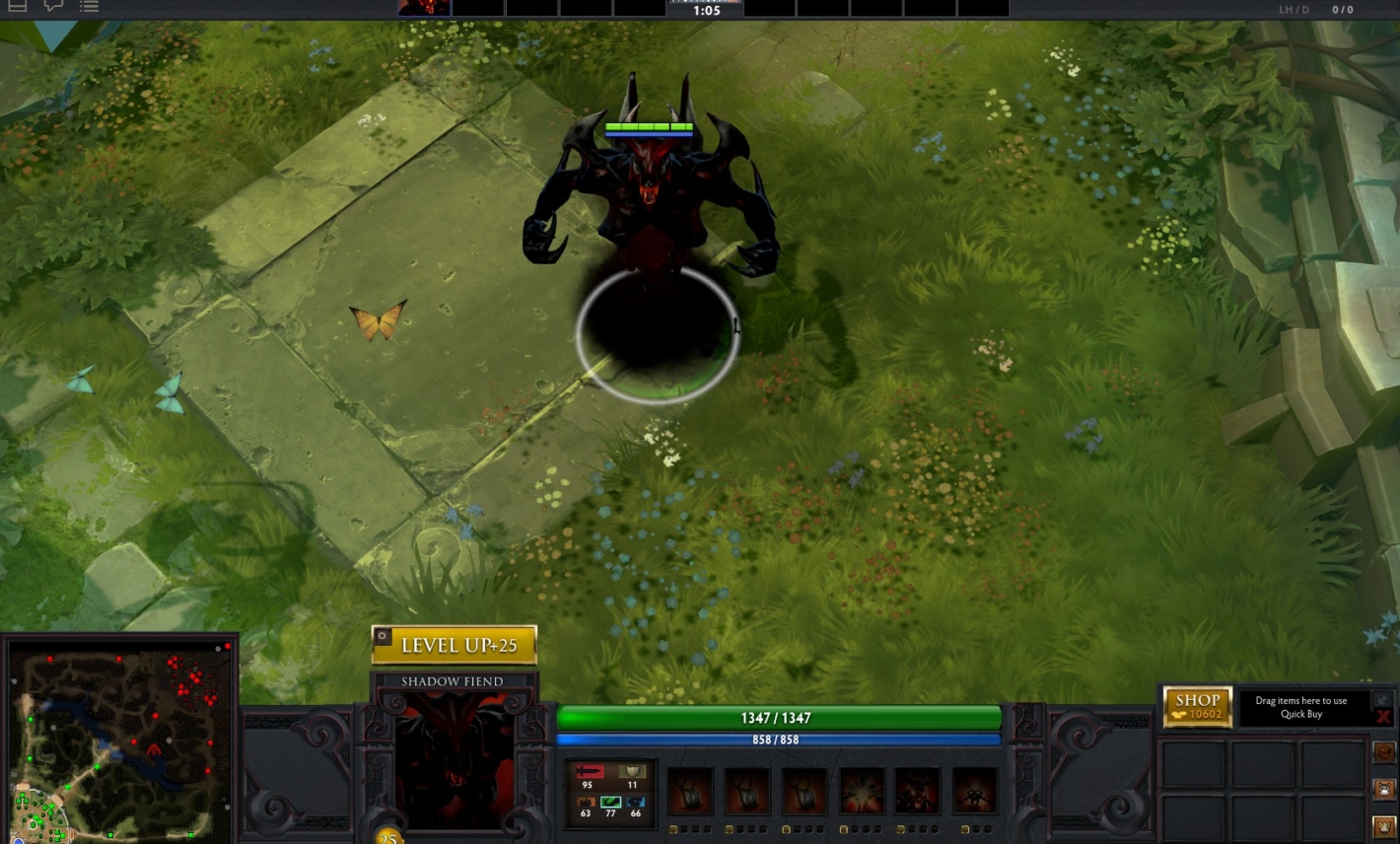Open the top-left game menu
The image size is (1400, 844).
tap(17, 7)
